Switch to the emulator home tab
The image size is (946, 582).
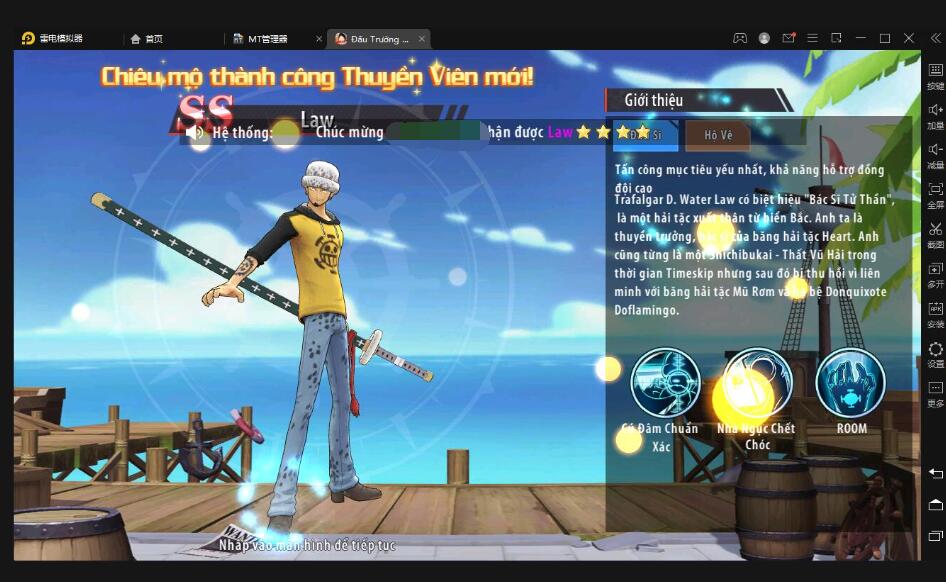click(147, 39)
